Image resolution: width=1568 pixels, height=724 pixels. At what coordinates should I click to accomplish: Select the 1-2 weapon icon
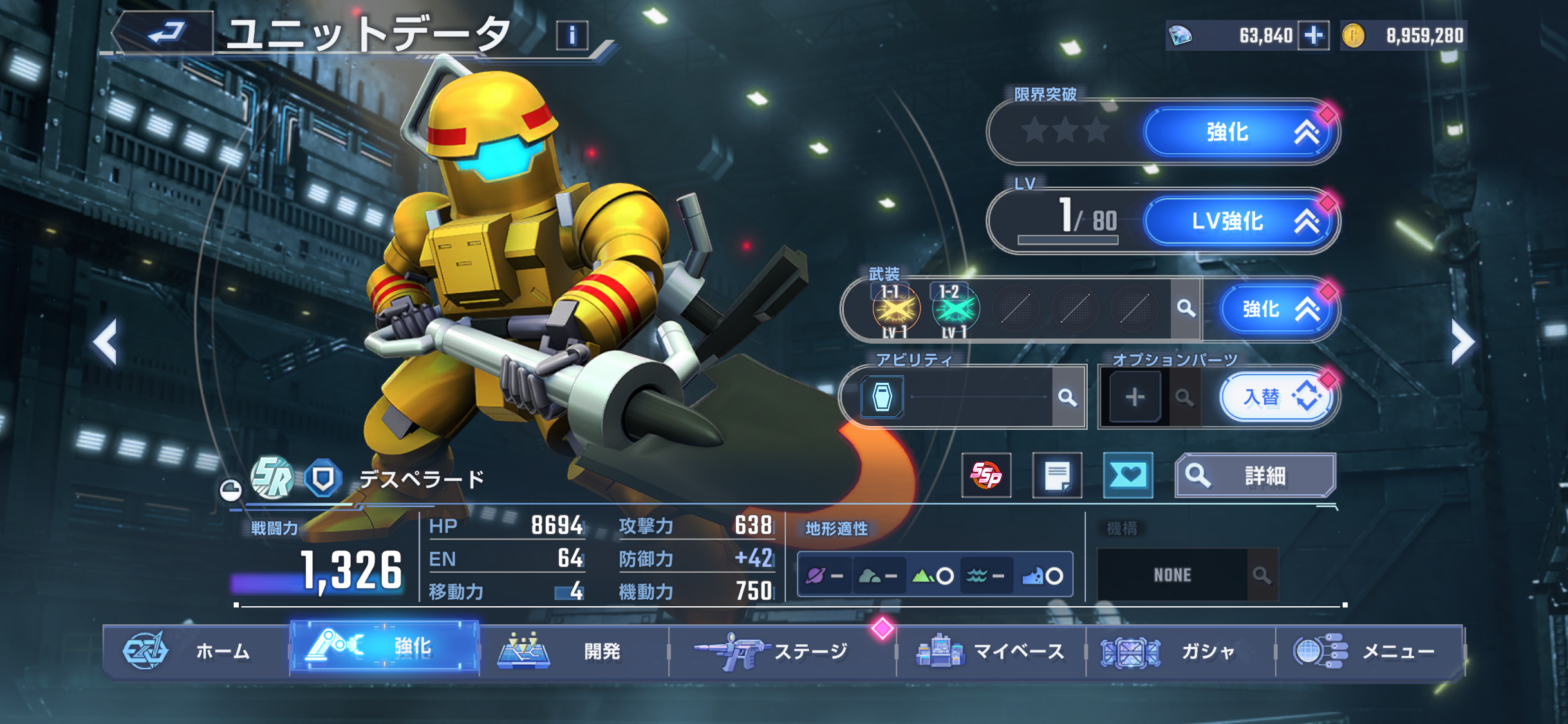(955, 310)
